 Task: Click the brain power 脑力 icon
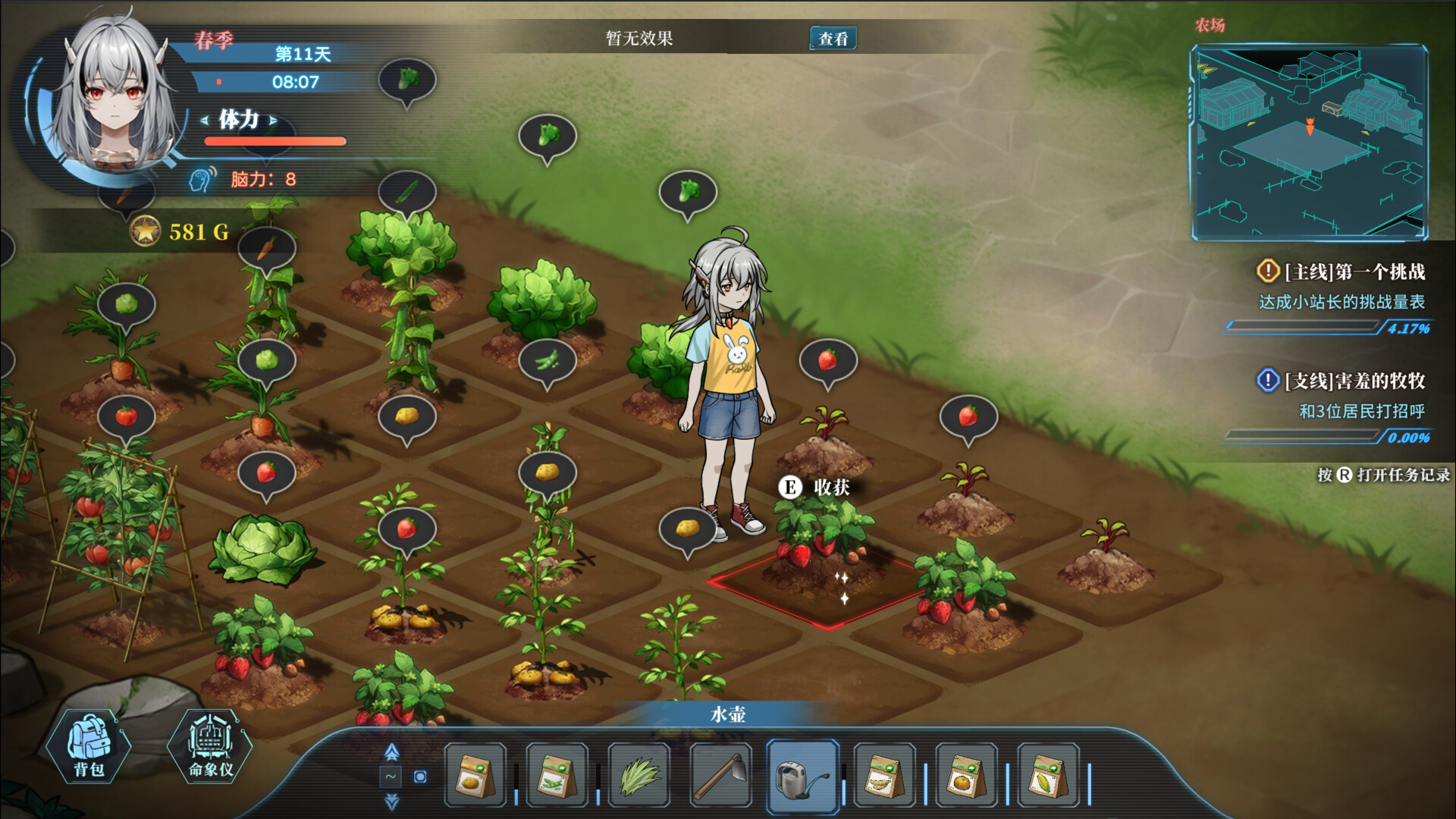coord(202,180)
